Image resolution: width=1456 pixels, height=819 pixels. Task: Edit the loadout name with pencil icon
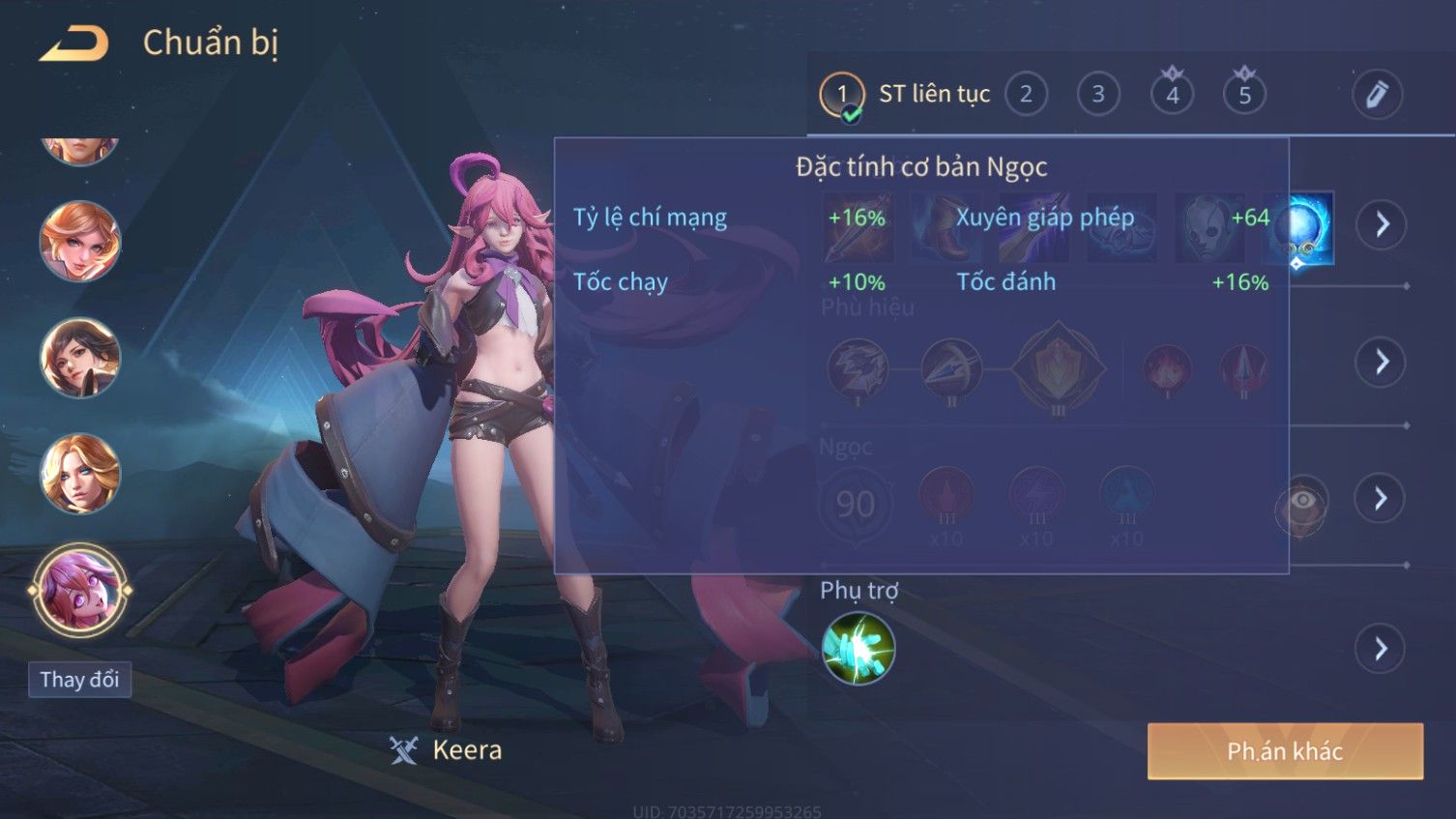(1377, 95)
